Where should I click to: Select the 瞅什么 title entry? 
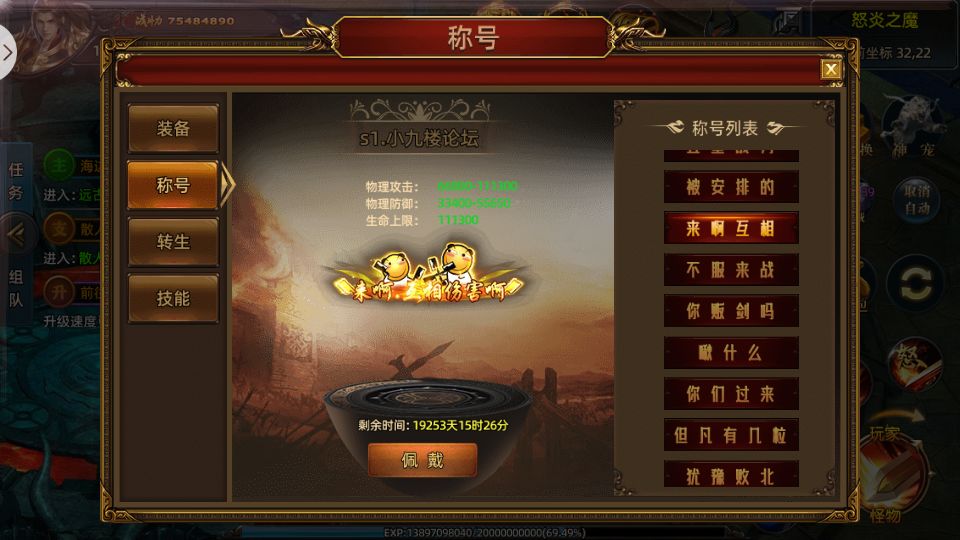point(731,352)
